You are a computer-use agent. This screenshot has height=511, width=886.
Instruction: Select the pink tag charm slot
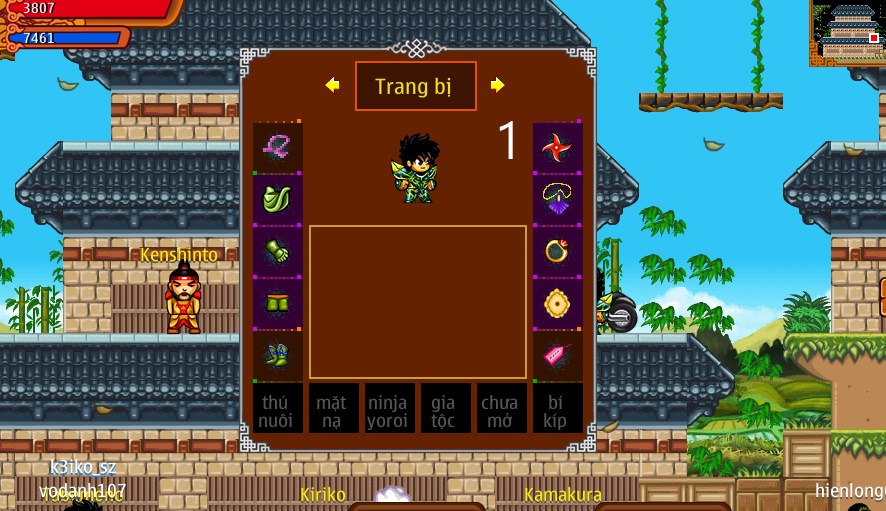click(557, 356)
